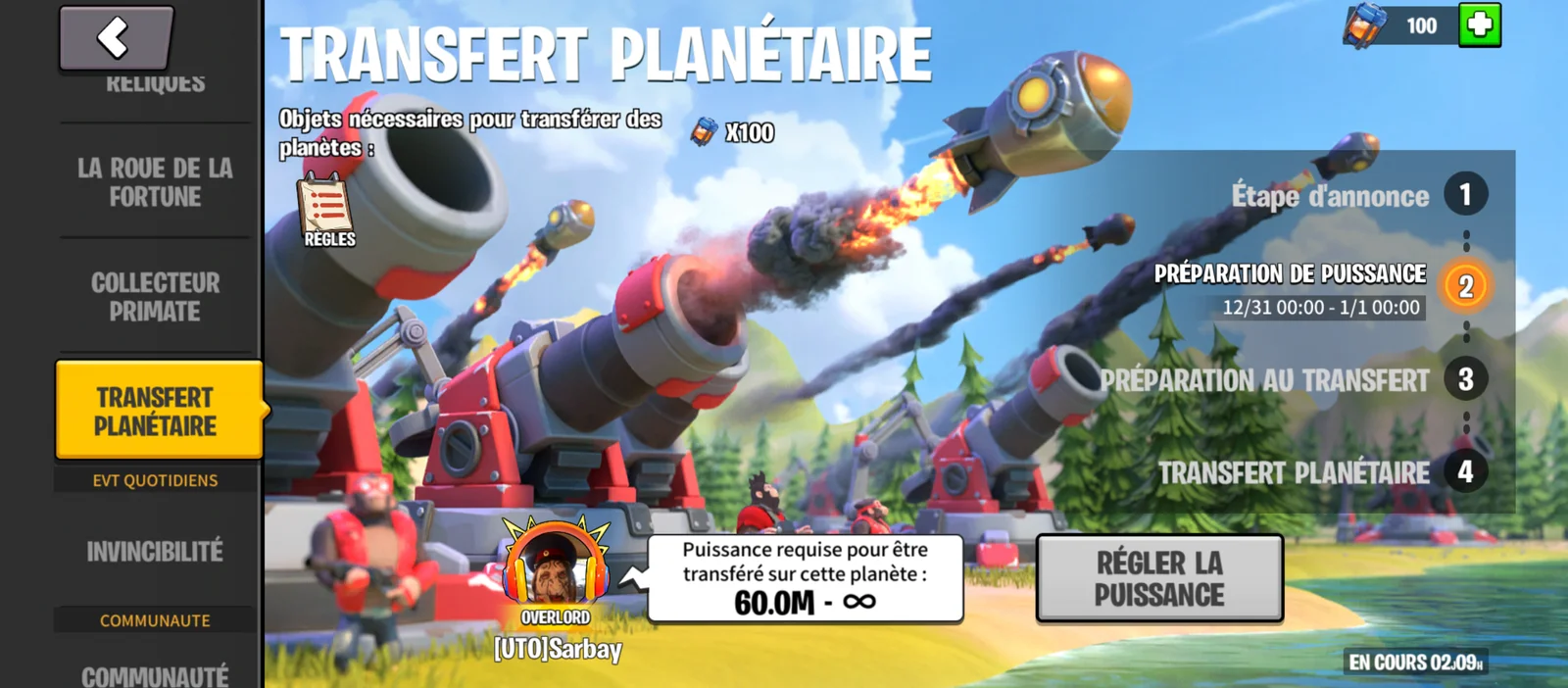
Task: Select step 4 Transfert Planétaire
Action: point(1464,472)
